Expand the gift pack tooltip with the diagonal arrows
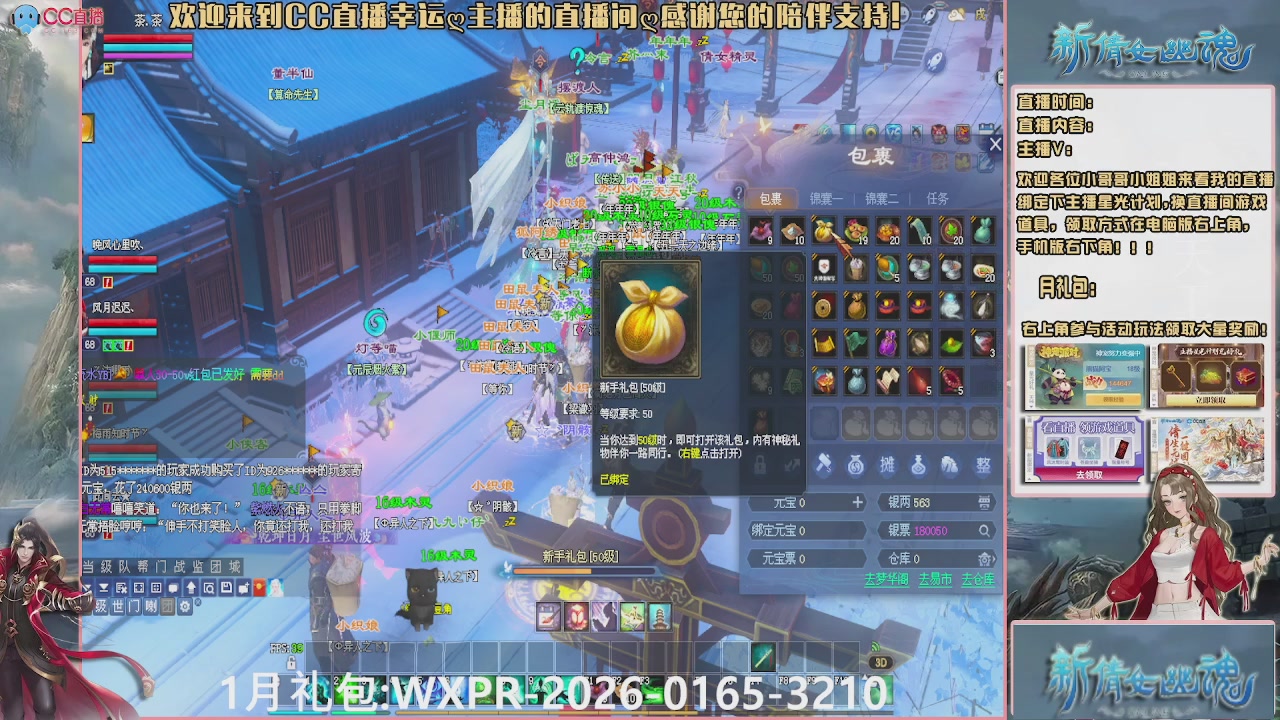The width and height of the screenshot is (1280, 720). [x=790, y=465]
